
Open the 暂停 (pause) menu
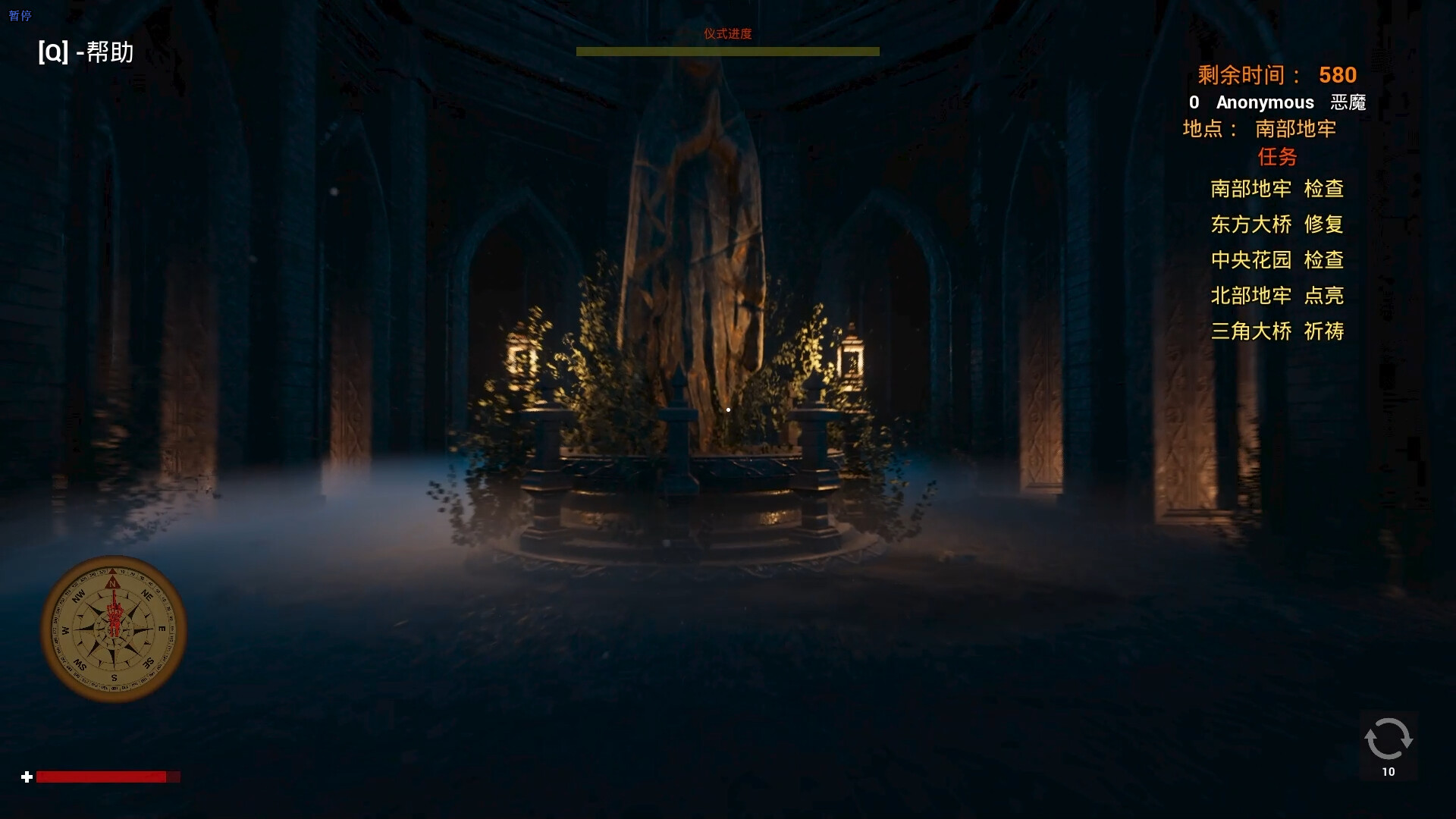coord(20,15)
